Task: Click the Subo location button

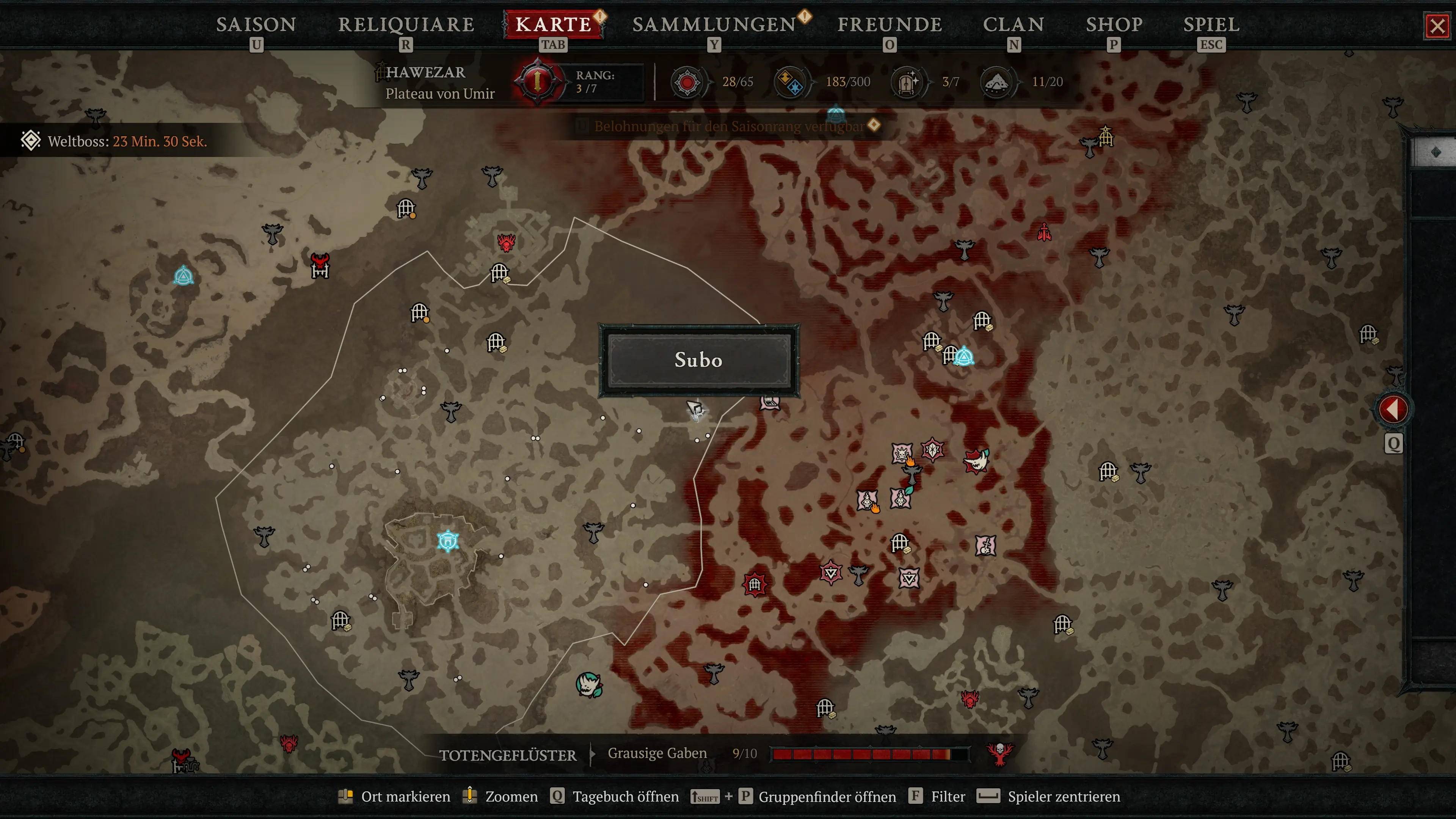Action: (698, 360)
